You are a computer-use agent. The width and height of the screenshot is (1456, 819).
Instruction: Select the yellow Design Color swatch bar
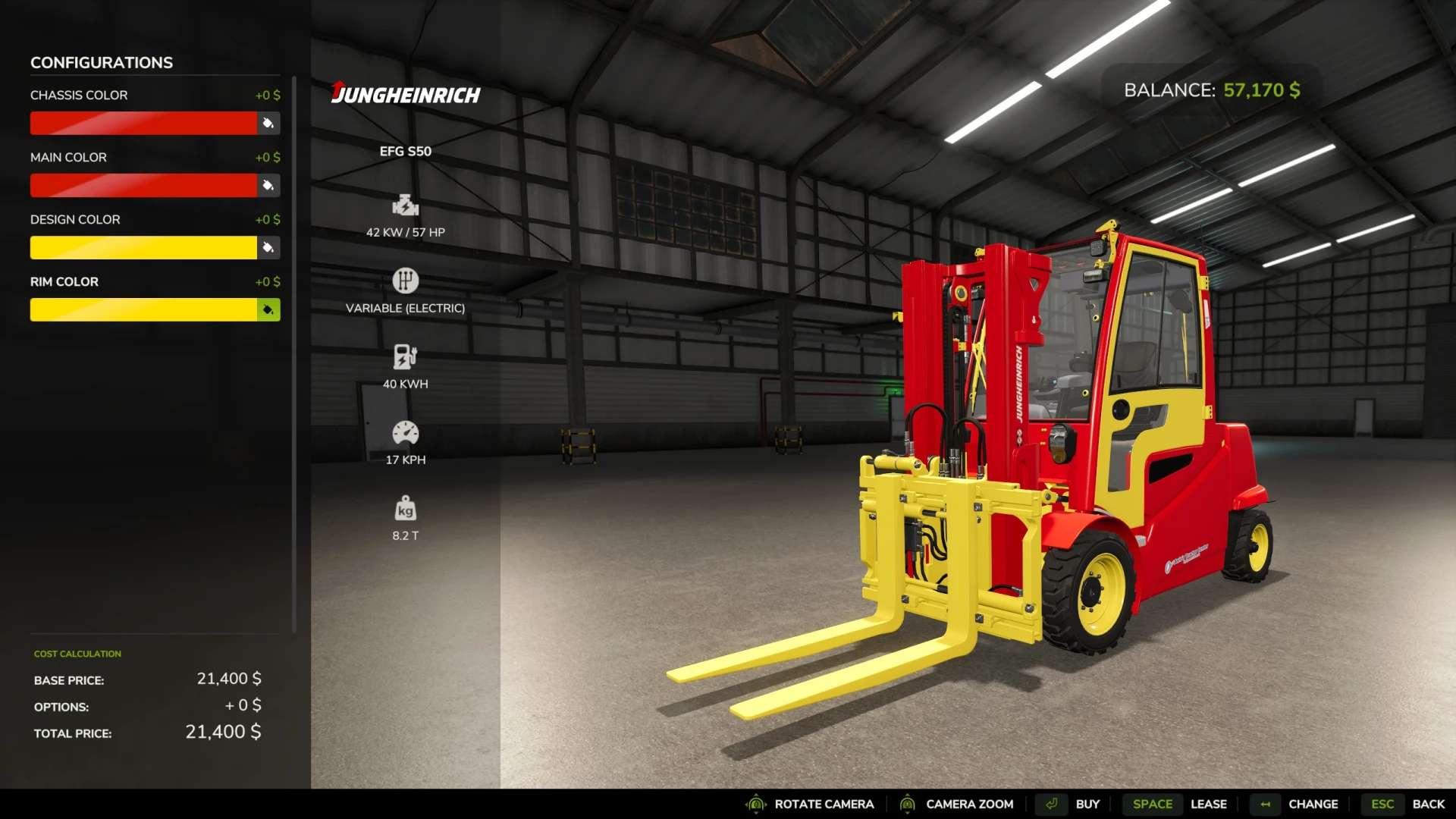click(x=143, y=247)
